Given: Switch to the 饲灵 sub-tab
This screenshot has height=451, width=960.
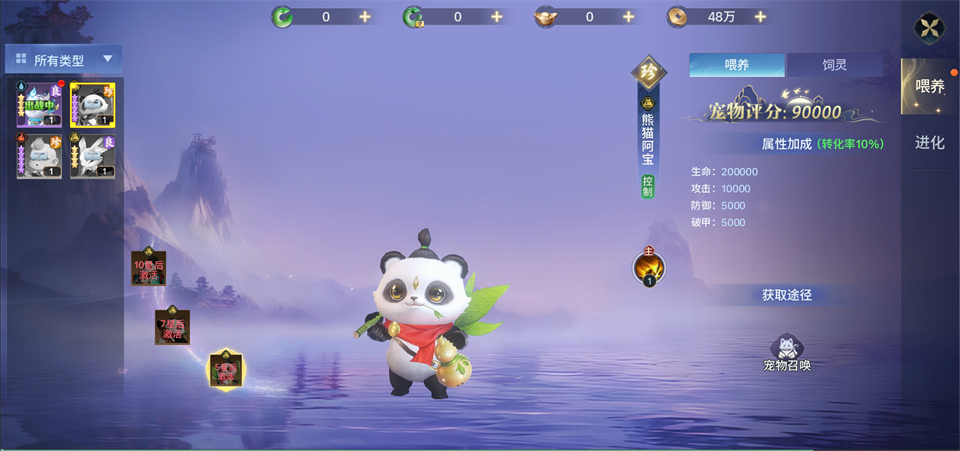Looking at the screenshot, I should point(834,65).
